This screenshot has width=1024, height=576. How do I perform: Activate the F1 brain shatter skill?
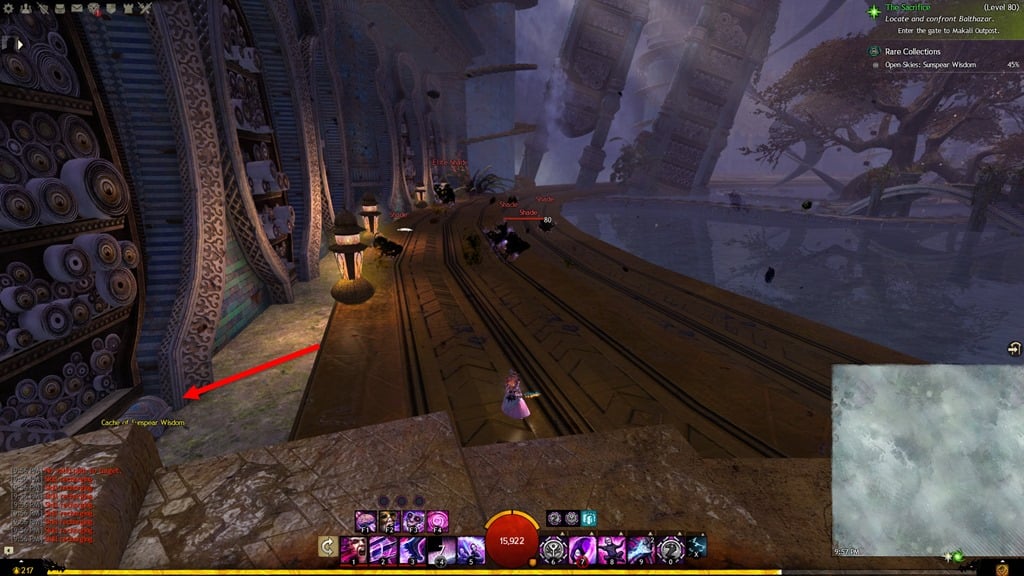365,521
